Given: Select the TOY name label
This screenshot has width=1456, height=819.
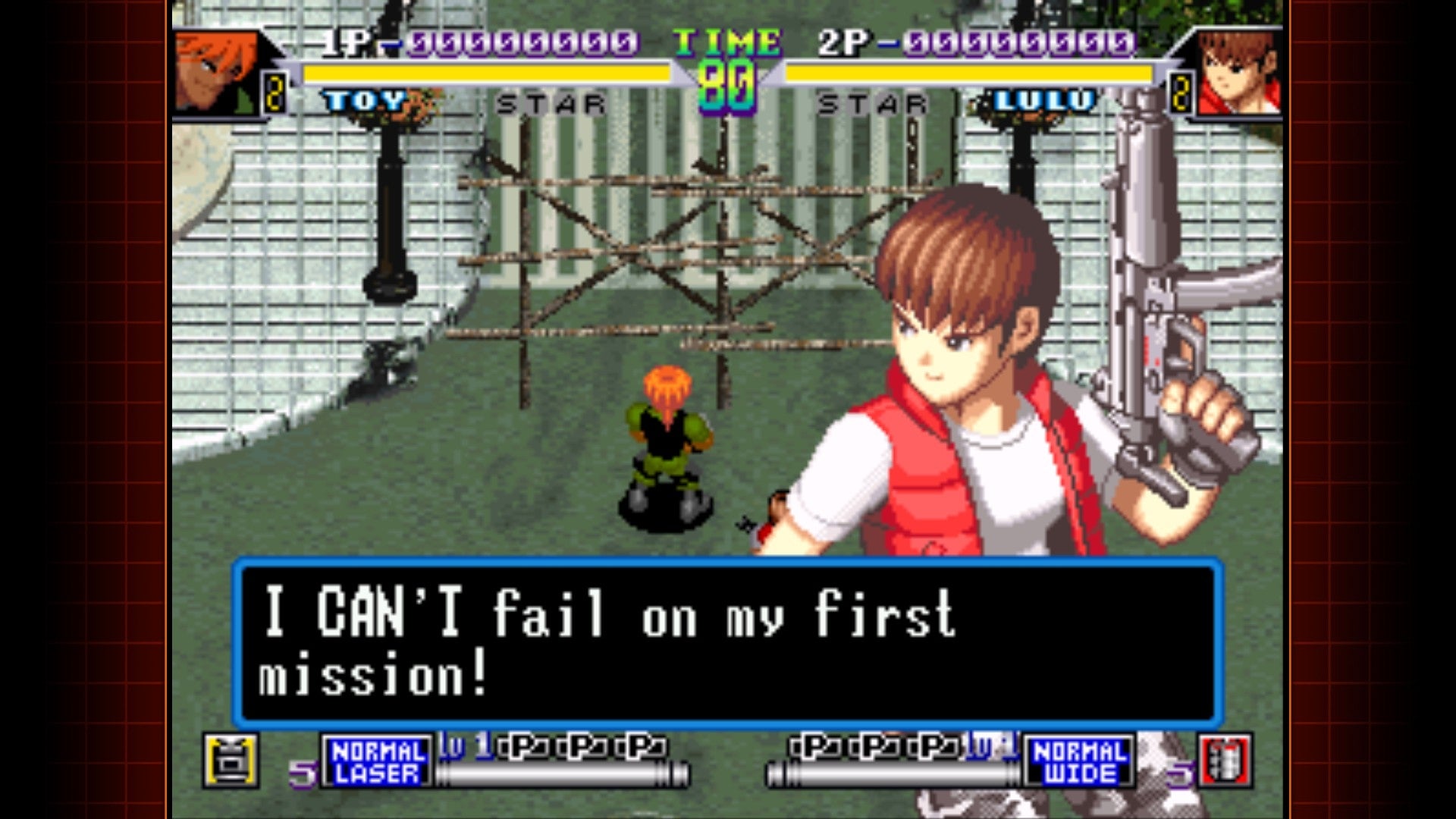Looking at the screenshot, I should click(x=364, y=99).
